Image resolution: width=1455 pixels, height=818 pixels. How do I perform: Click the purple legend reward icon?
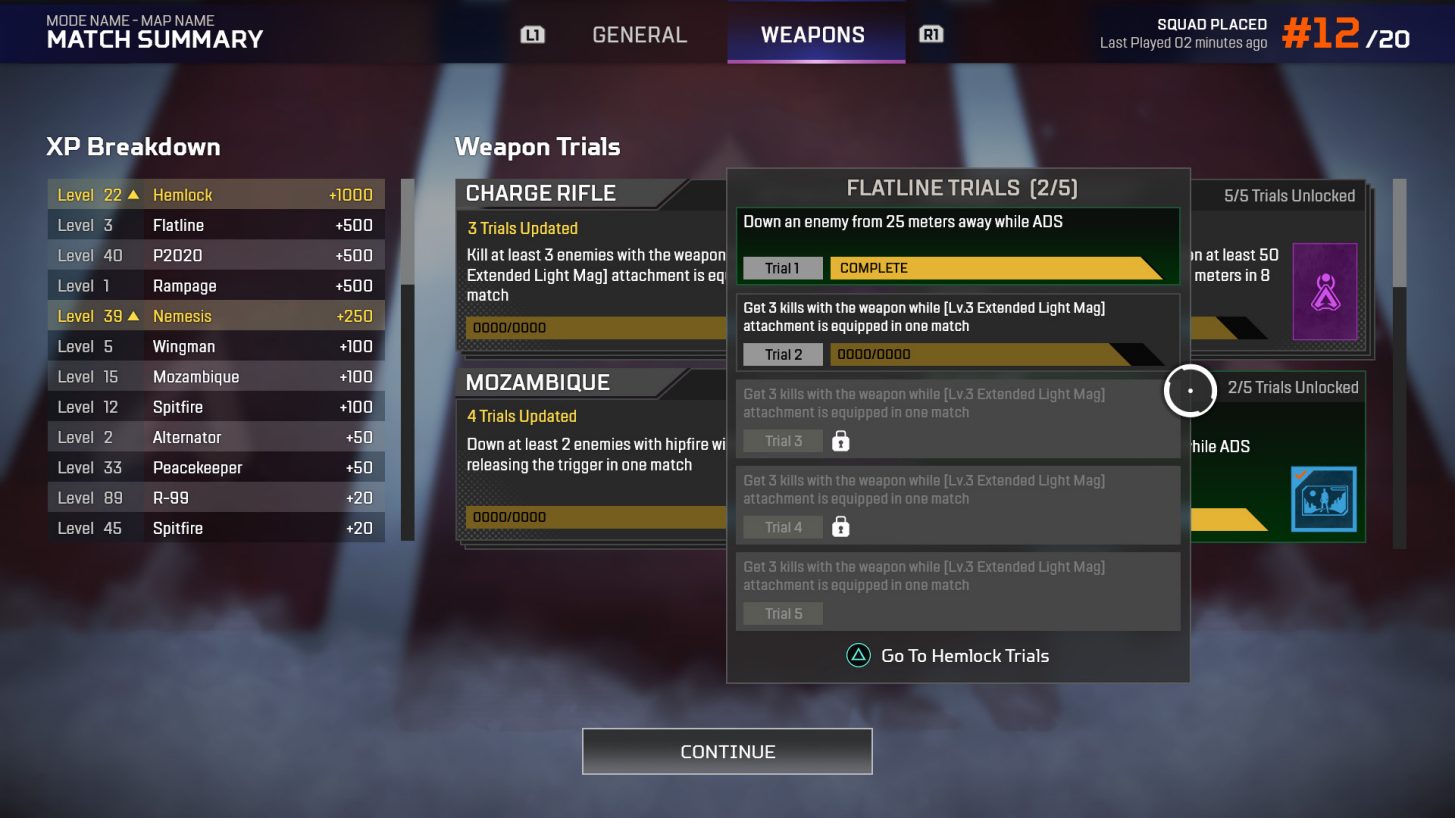pos(1325,291)
